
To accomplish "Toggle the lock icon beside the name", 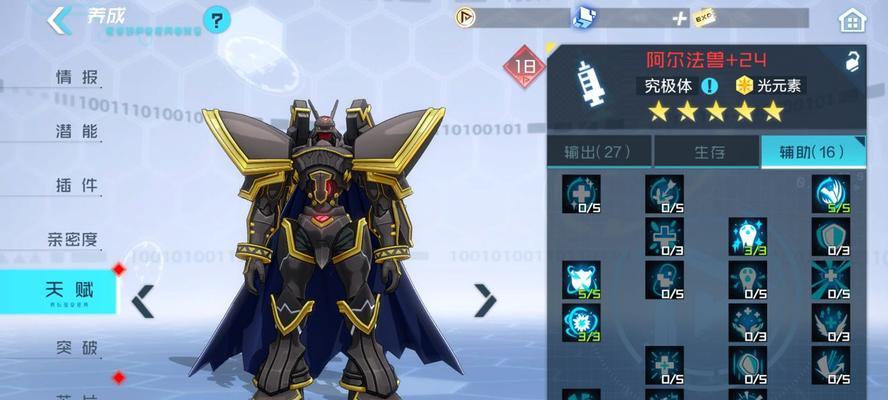I will click(x=853, y=61).
